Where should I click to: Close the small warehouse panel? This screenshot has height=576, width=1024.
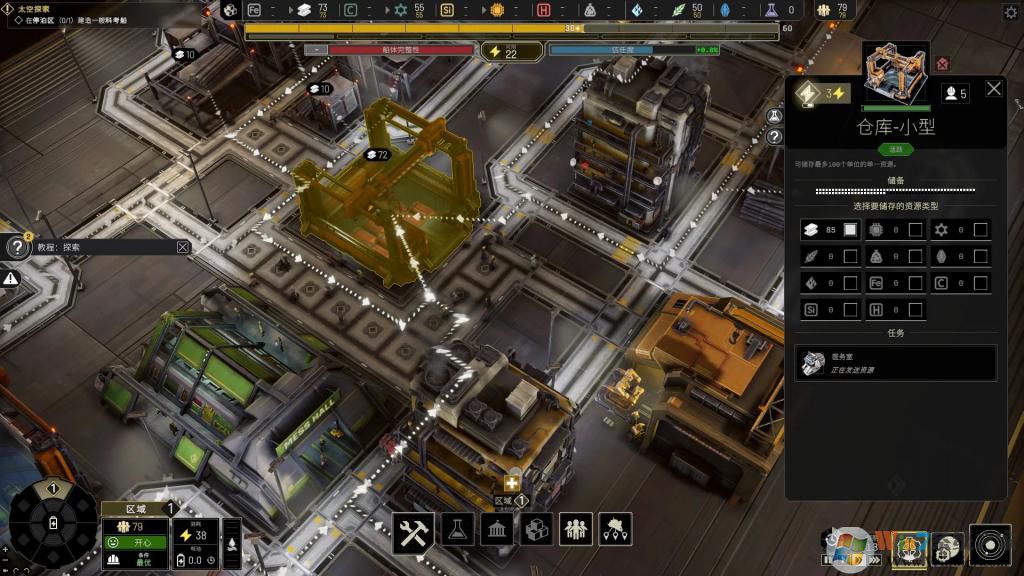[x=994, y=89]
